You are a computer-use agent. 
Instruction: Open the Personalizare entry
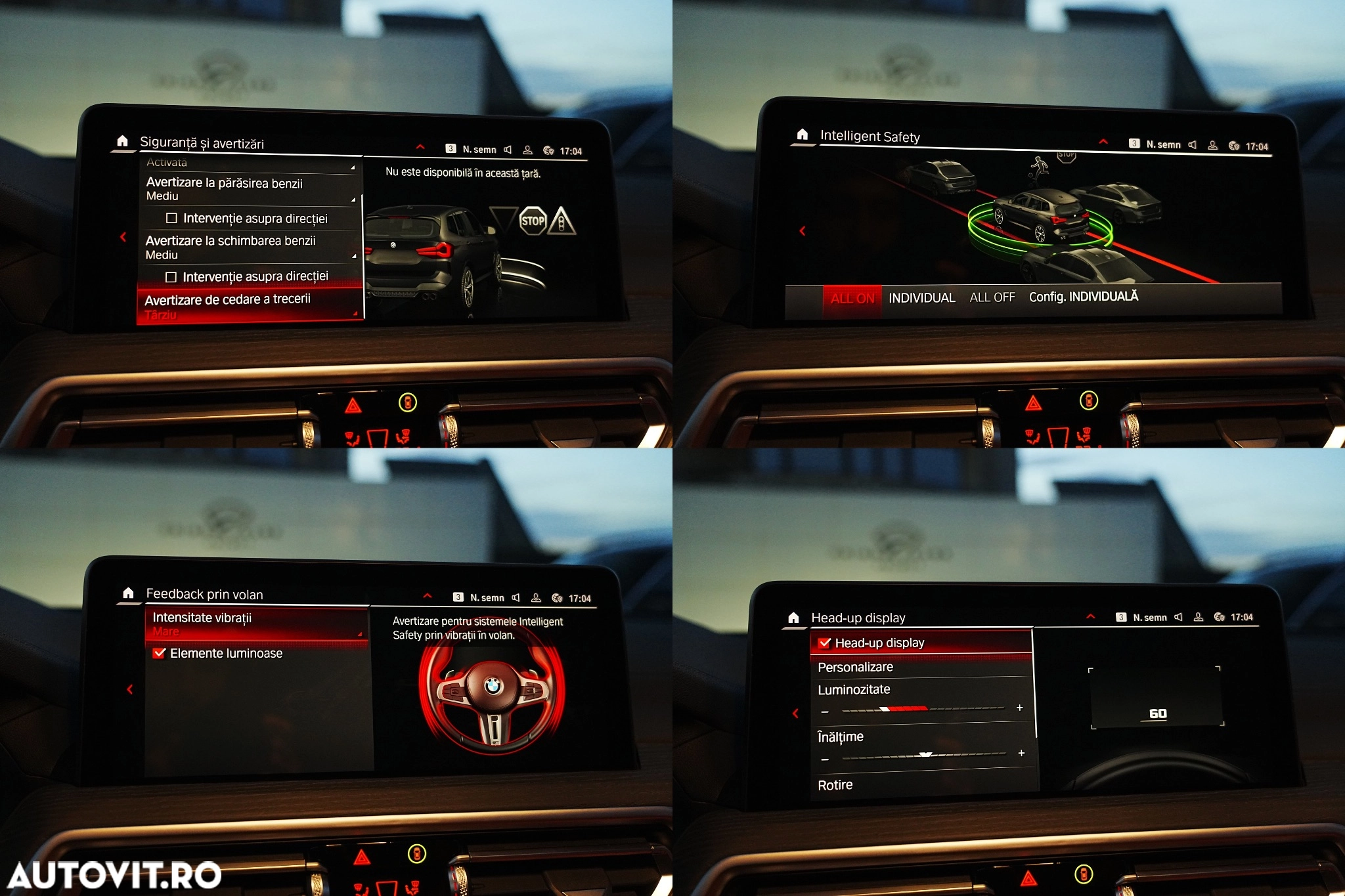(855, 667)
